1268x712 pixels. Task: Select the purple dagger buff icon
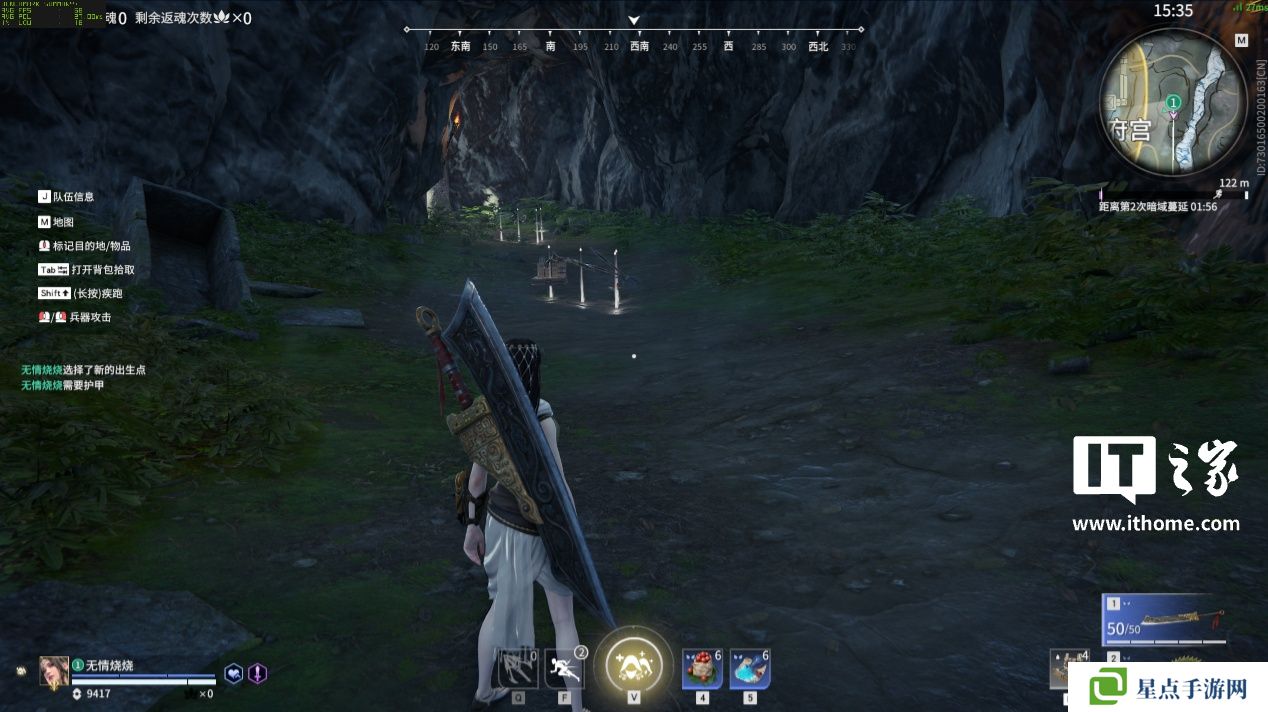click(x=257, y=673)
